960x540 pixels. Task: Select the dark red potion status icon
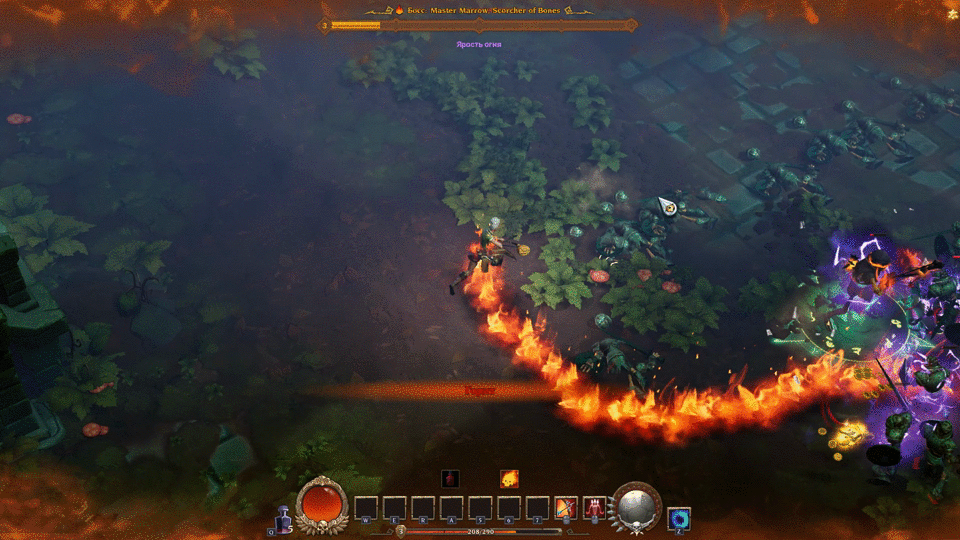point(451,479)
